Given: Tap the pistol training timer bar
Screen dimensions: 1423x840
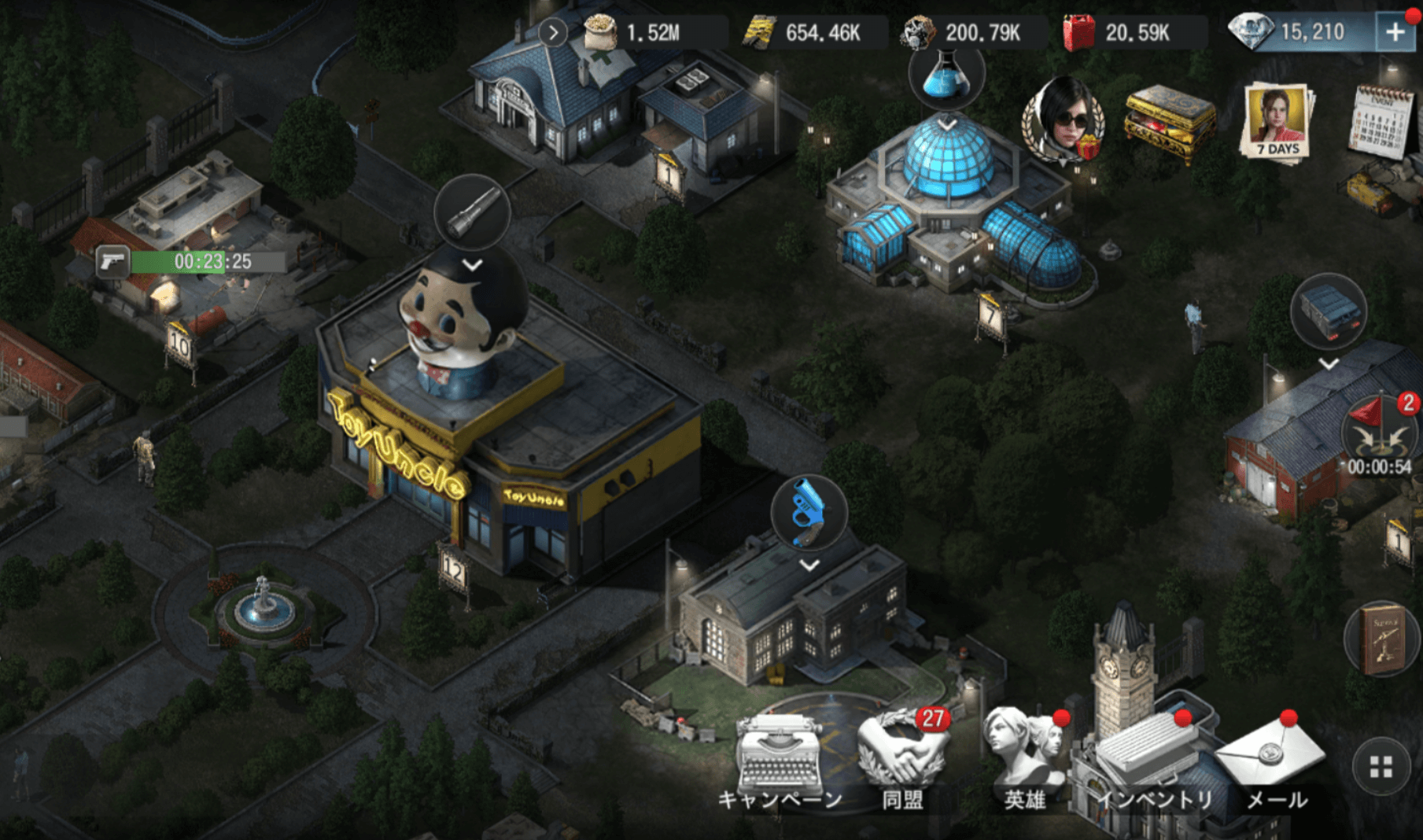Looking at the screenshot, I should click(x=191, y=262).
